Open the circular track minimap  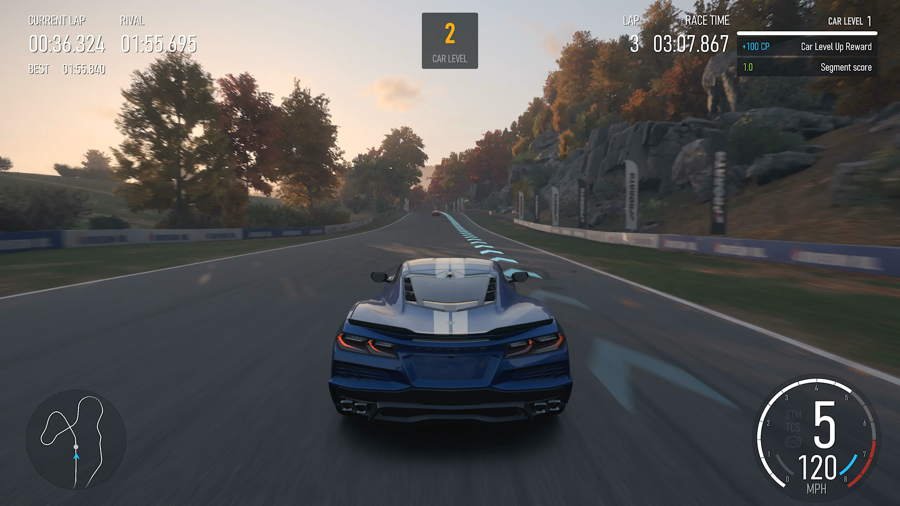tap(76, 439)
